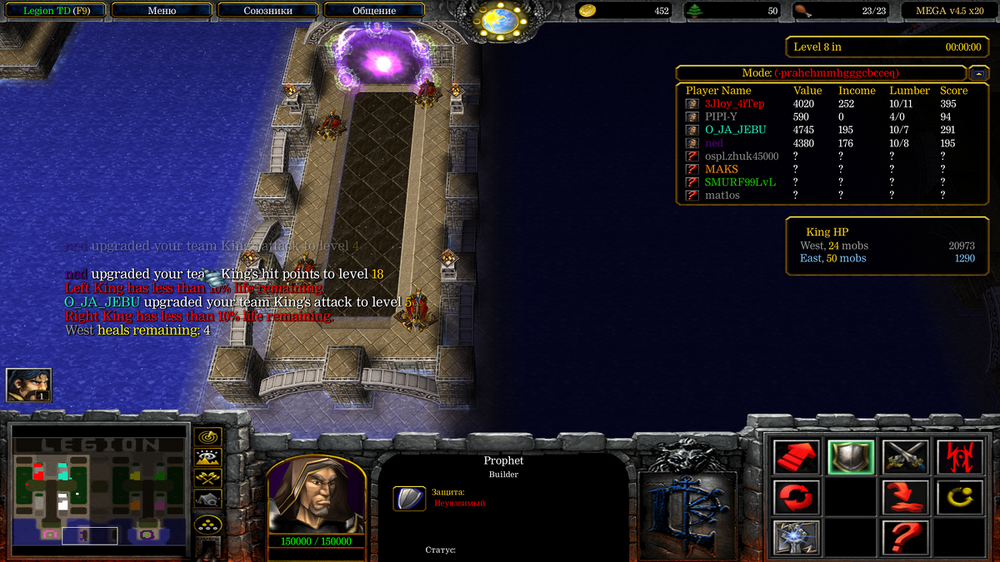This screenshot has height=562, width=1000.
Task: Click the formation toggle button
Action: [208, 523]
